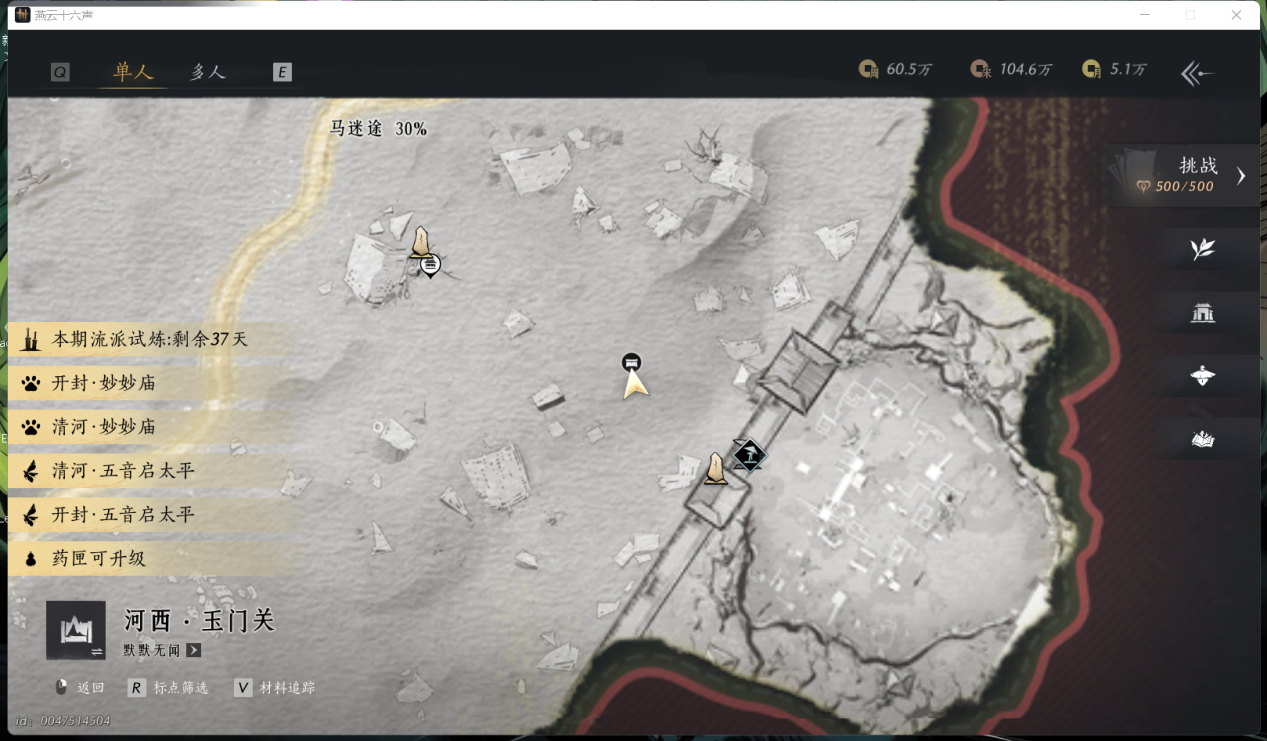Select the open book icon

pos(1202,439)
